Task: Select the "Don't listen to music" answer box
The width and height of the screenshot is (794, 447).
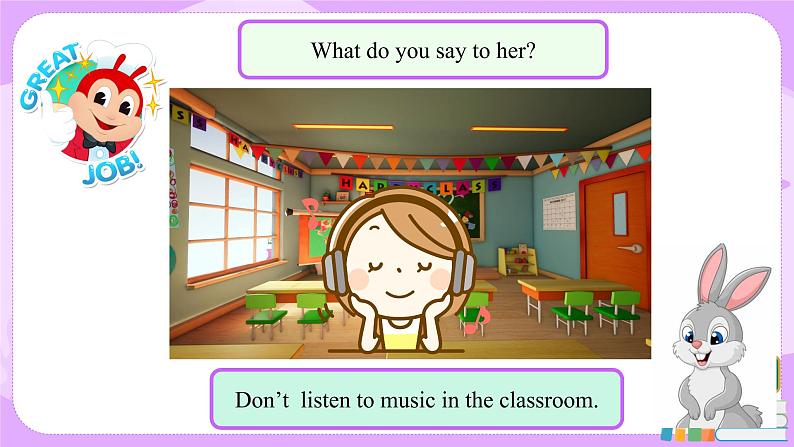Action: (x=416, y=401)
